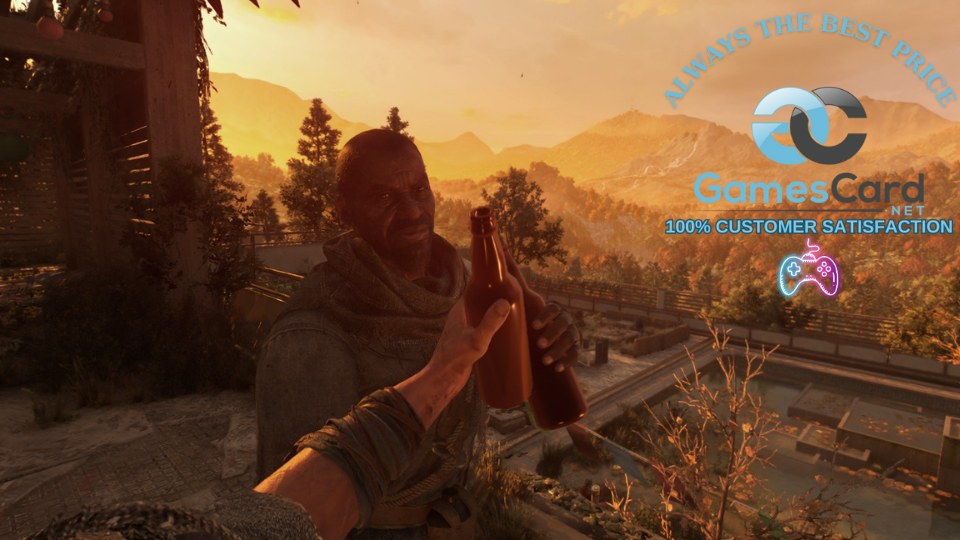Viewport: 960px width, 540px height.
Task: Click the neon gamepad icon
Action: tap(809, 271)
